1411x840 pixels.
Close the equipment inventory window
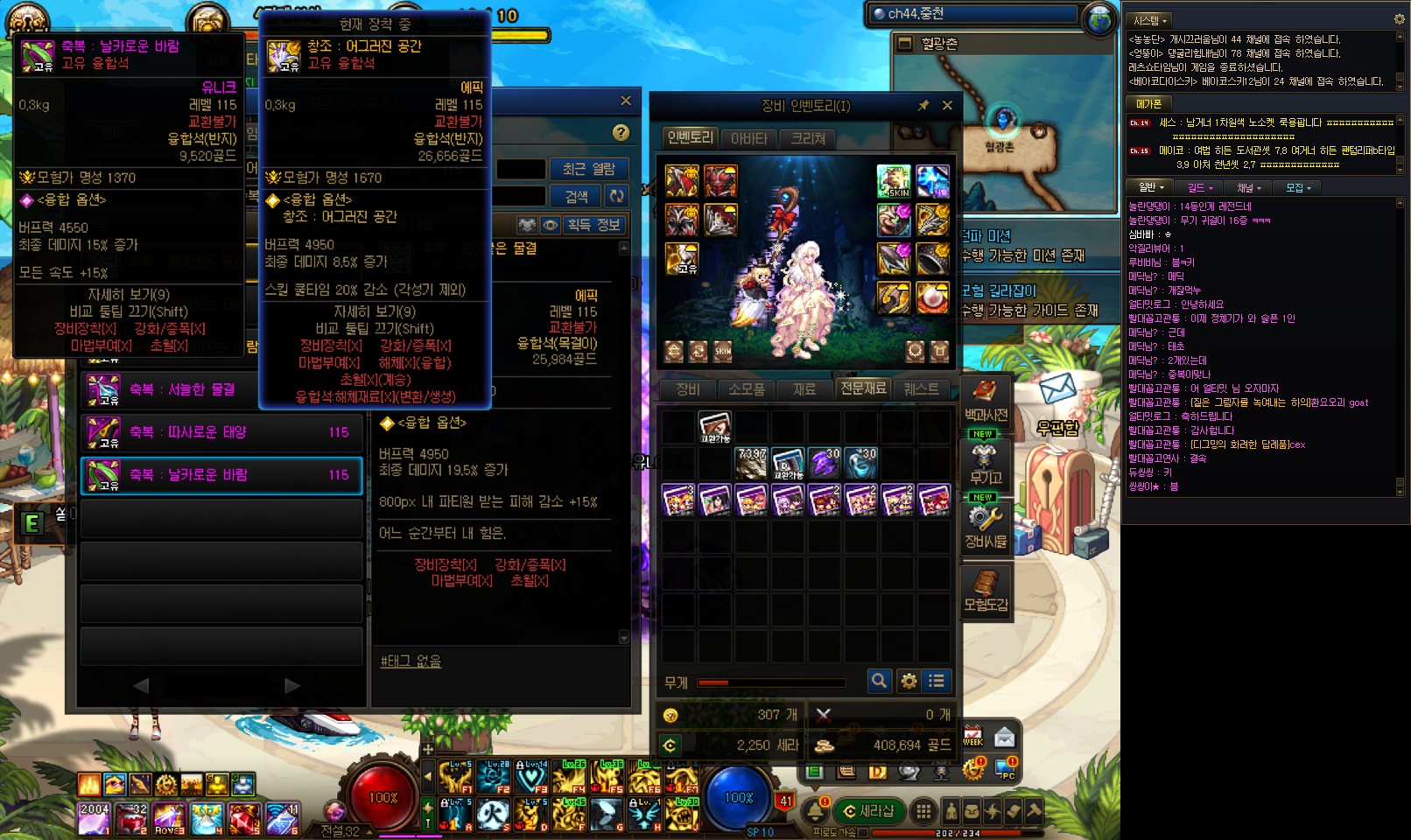coord(947,106)
